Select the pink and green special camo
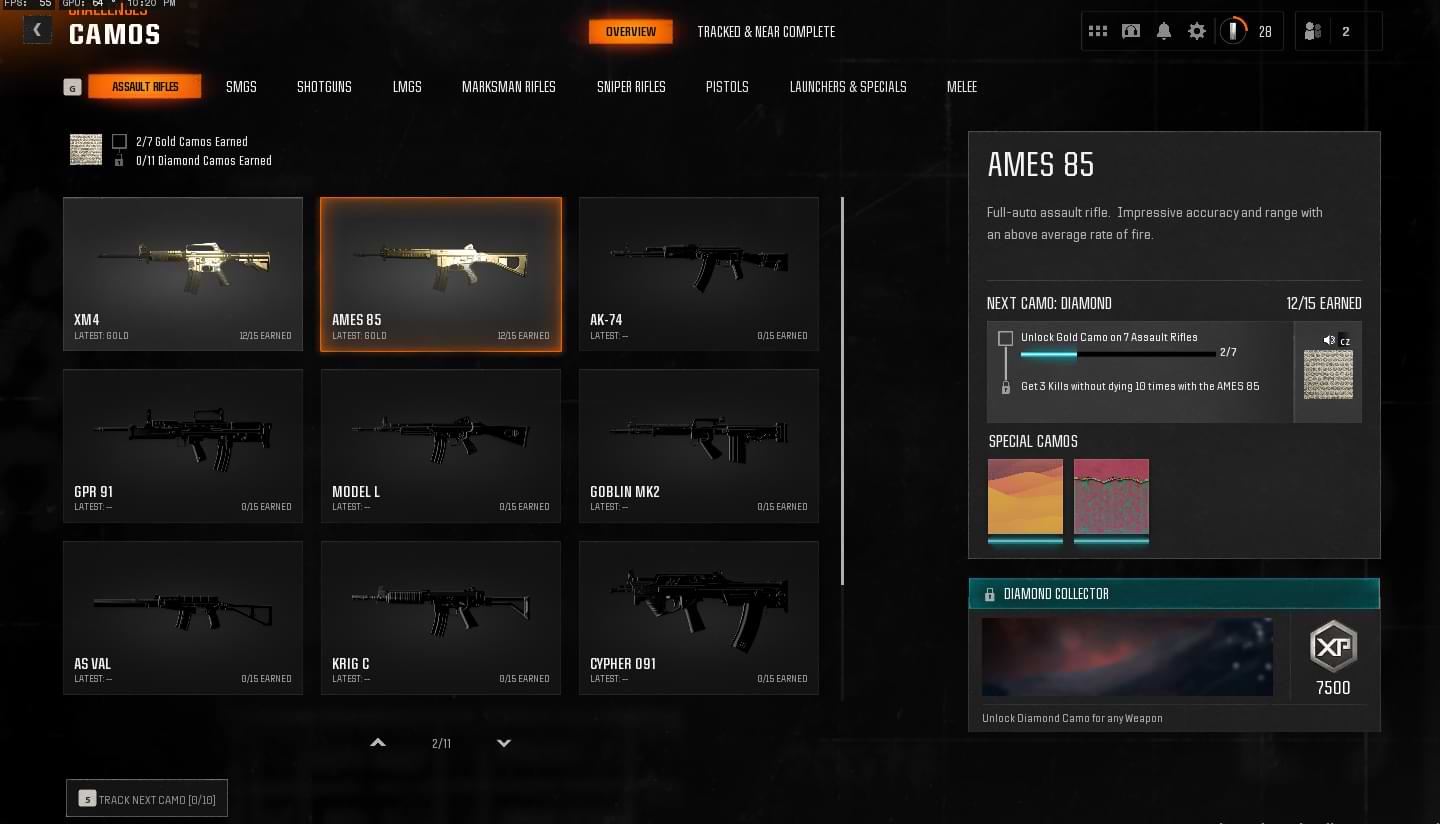Viewport: 1440px width, 824px height. pos(1111,497)
